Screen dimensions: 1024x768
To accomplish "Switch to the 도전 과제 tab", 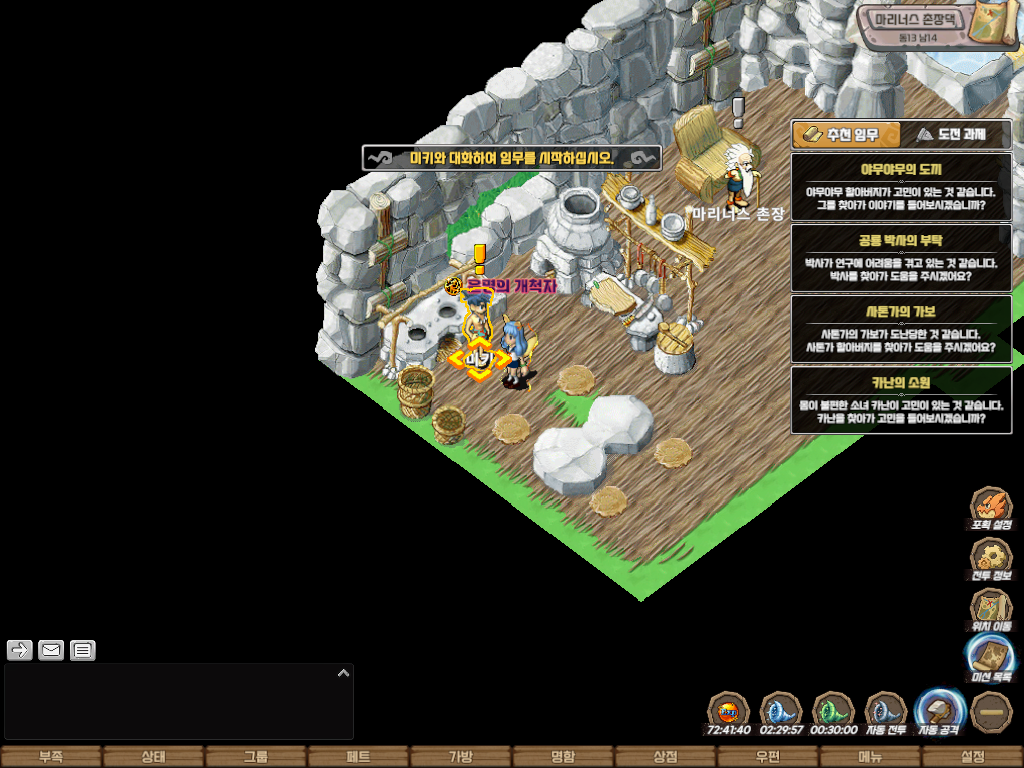I will (956, 134).
